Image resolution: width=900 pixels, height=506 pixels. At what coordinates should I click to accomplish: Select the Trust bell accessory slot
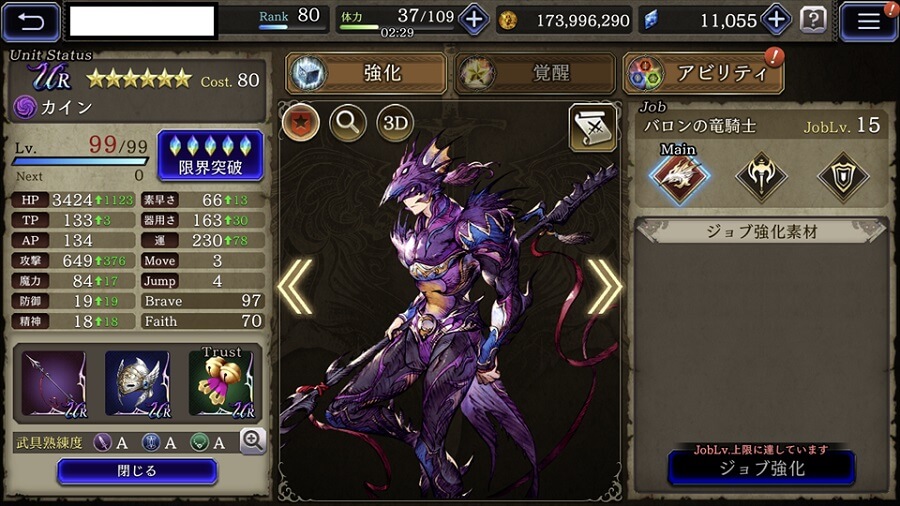[221, 383]
